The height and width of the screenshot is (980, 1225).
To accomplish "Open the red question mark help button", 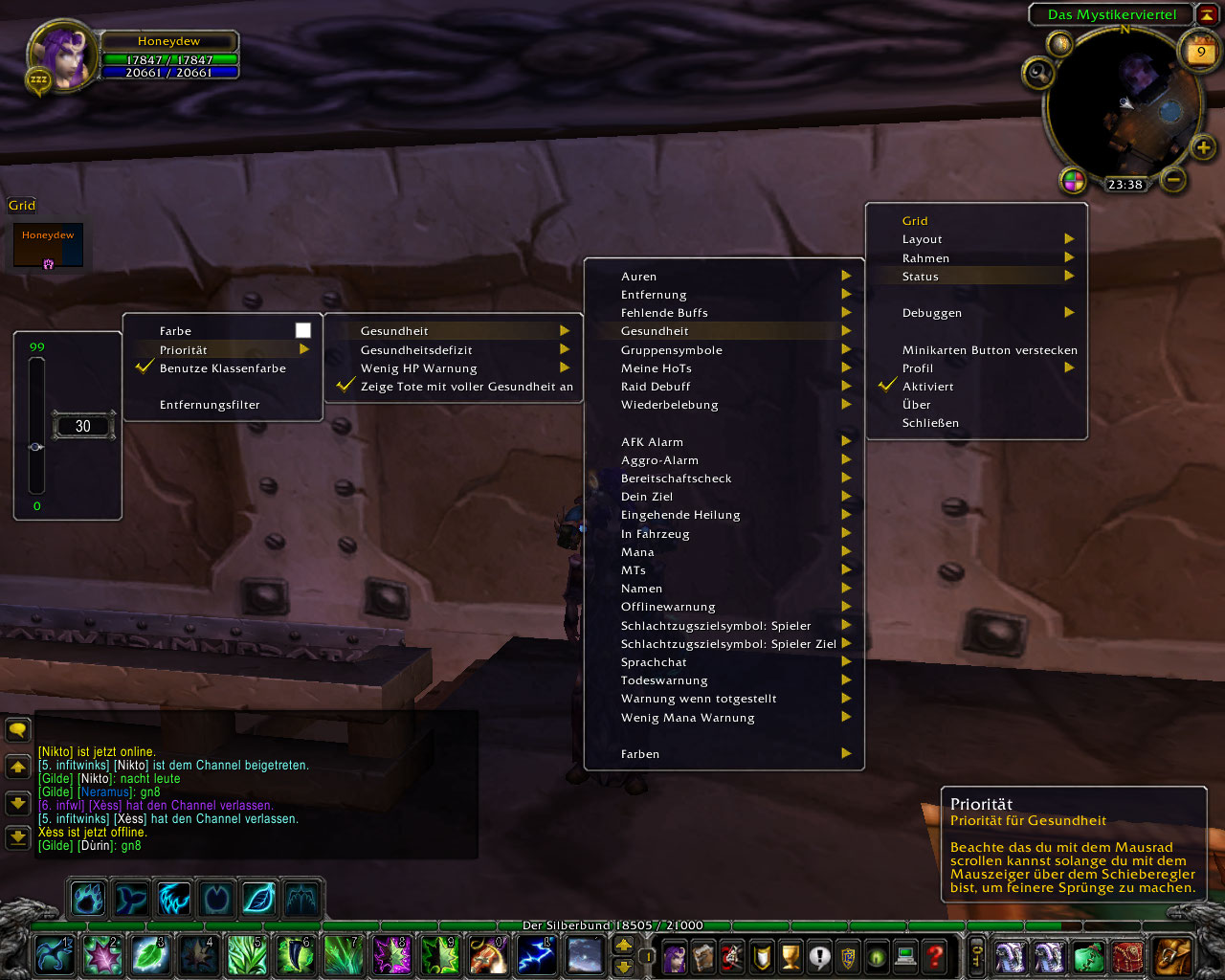I will (935, 955).
